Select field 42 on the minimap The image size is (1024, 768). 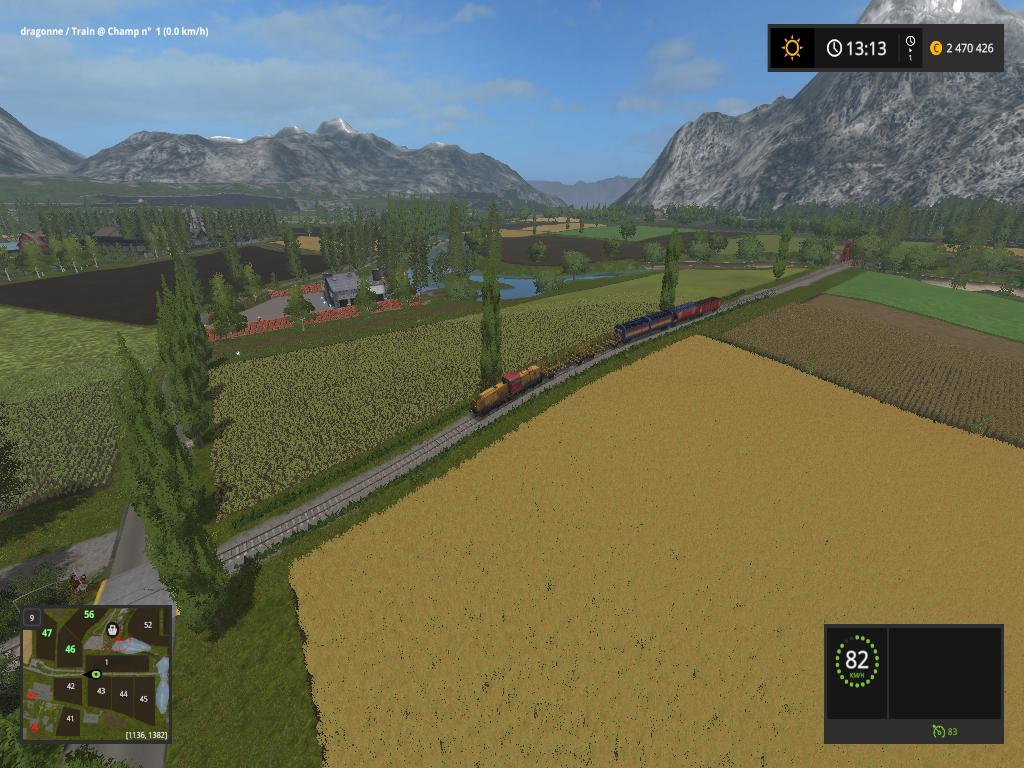tap(70, 686)
